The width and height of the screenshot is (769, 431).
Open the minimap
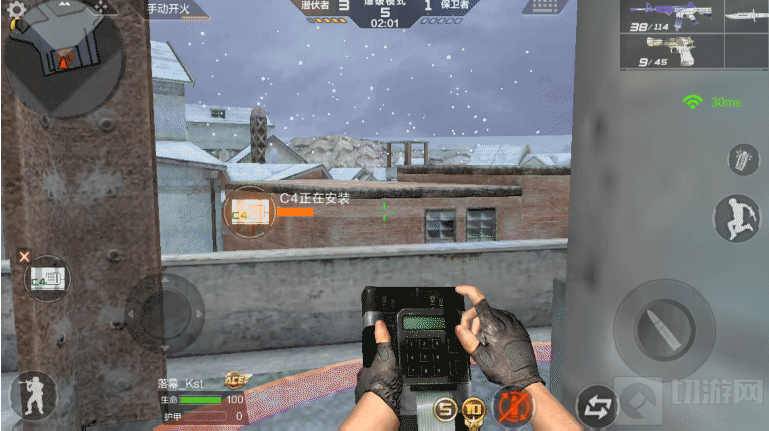point(62,57)
